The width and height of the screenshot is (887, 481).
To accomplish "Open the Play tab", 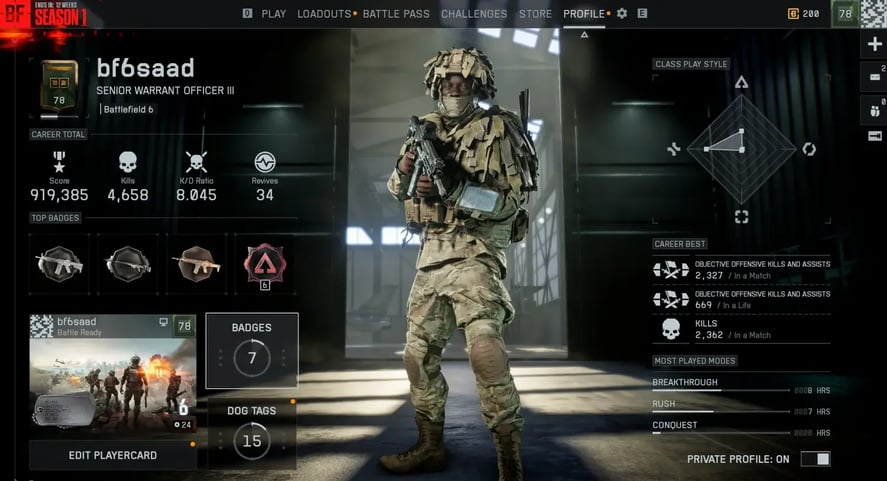I will 273,14.
